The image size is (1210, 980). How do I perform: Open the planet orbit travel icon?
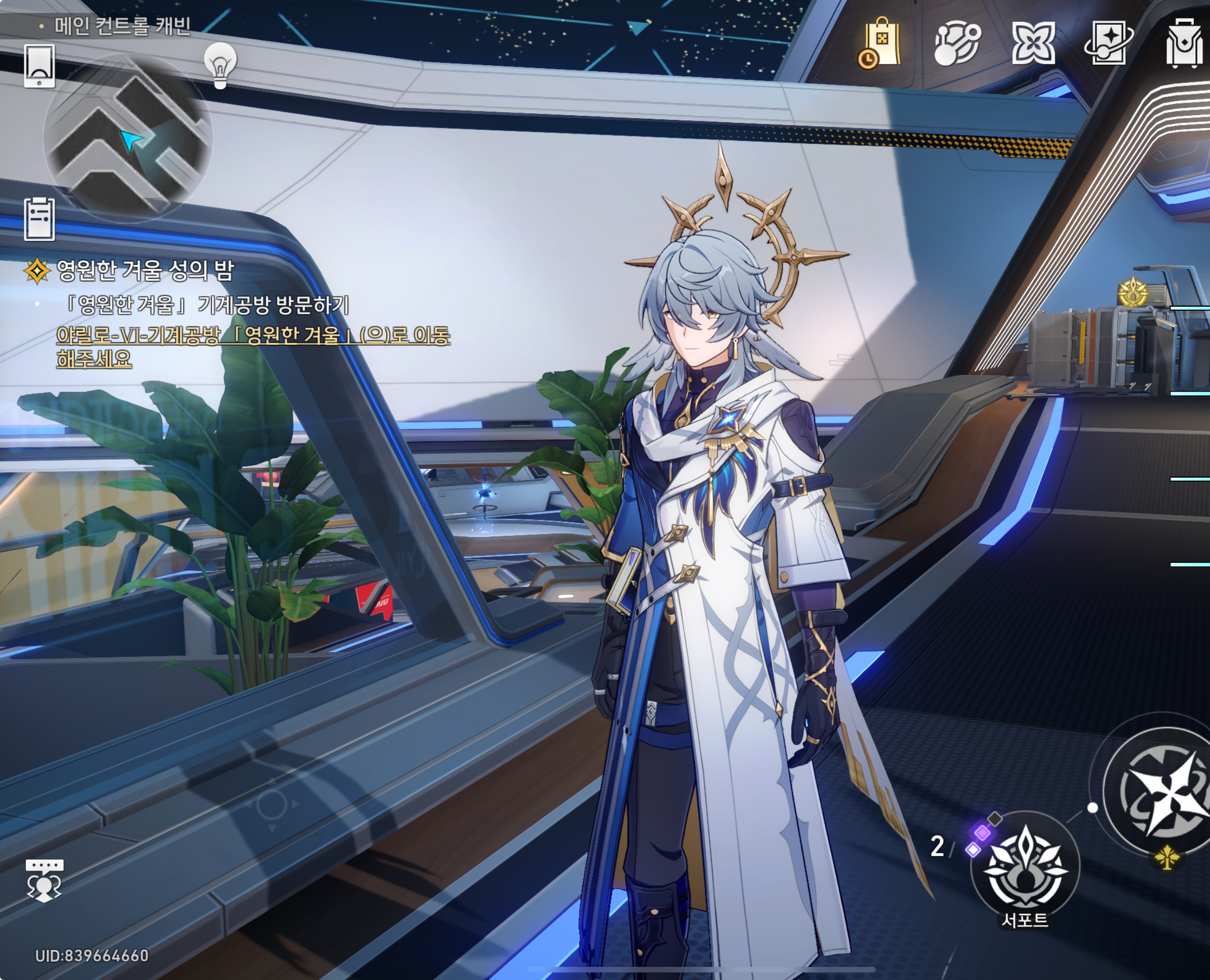point(957,43)
